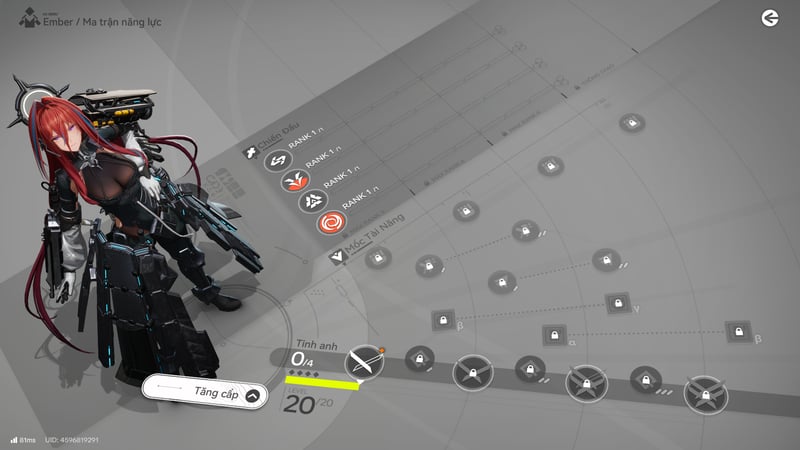Choose the triangular combat skill icon

[x=313, y=201]
